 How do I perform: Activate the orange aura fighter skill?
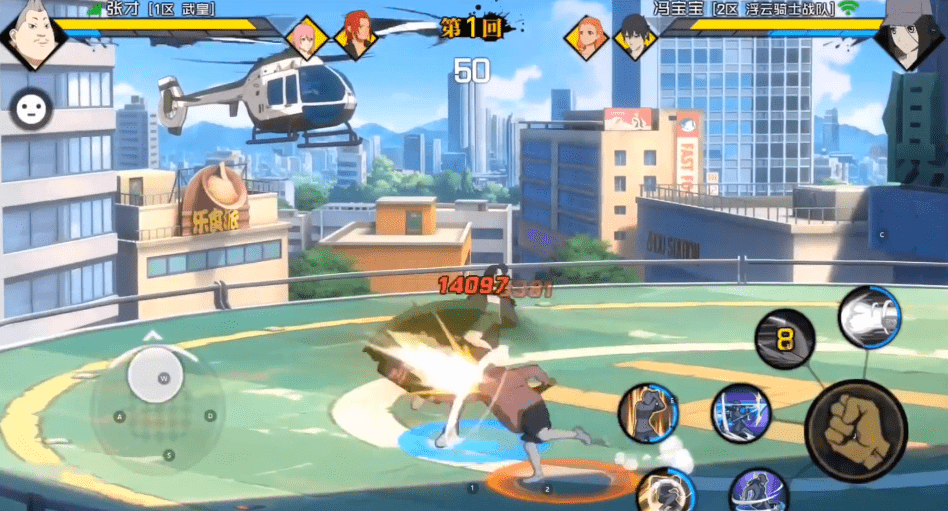point(649,412)
